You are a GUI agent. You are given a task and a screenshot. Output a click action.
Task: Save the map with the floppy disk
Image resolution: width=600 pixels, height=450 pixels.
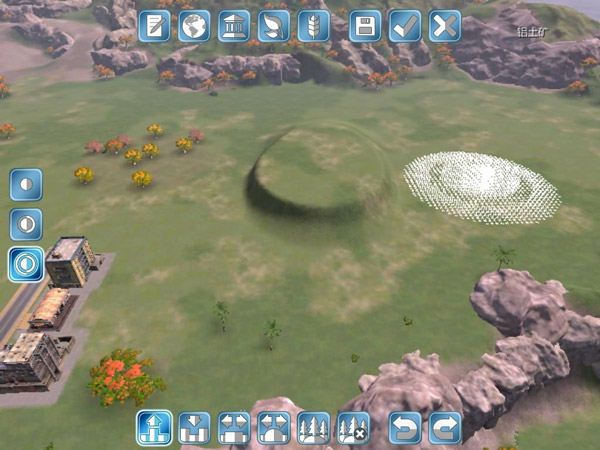[365, 26]
